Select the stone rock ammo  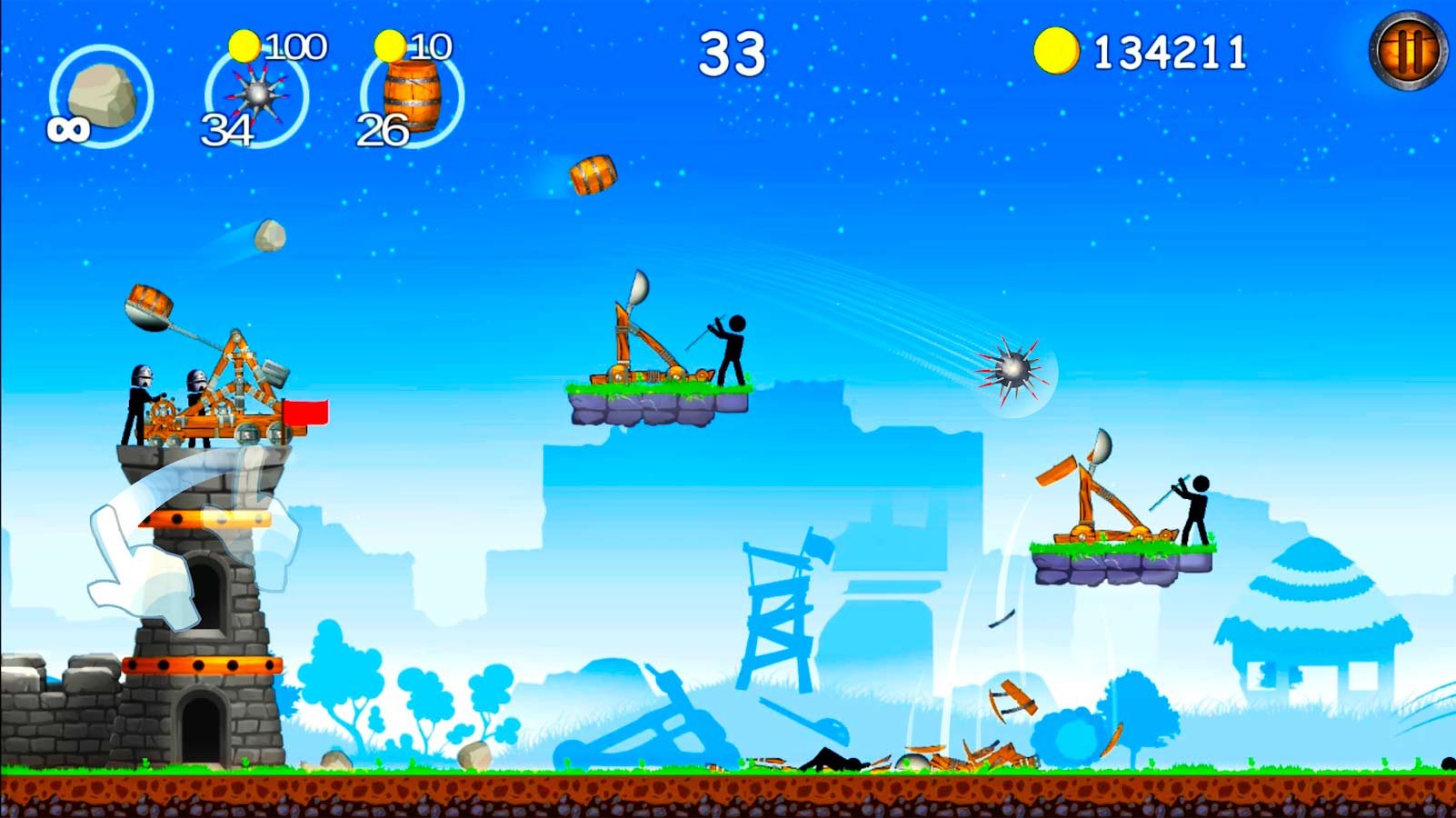pos(101,95)
